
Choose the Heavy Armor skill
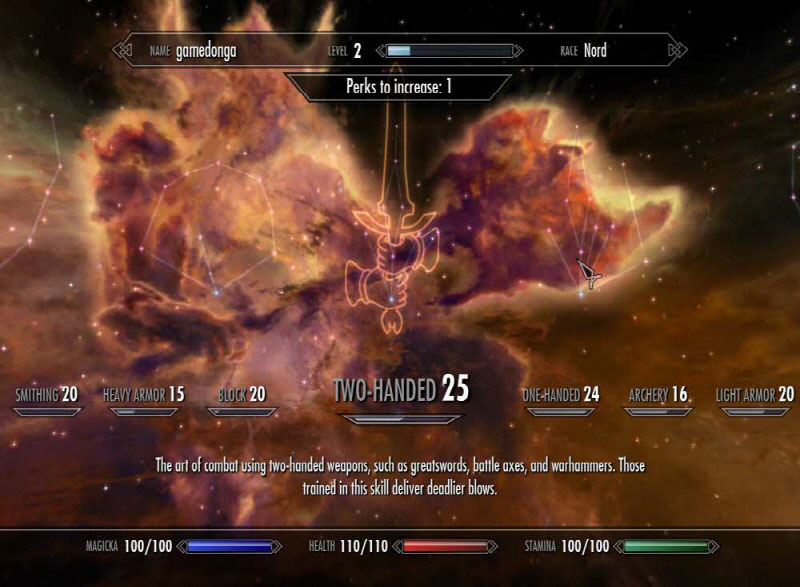coord(144,395)
